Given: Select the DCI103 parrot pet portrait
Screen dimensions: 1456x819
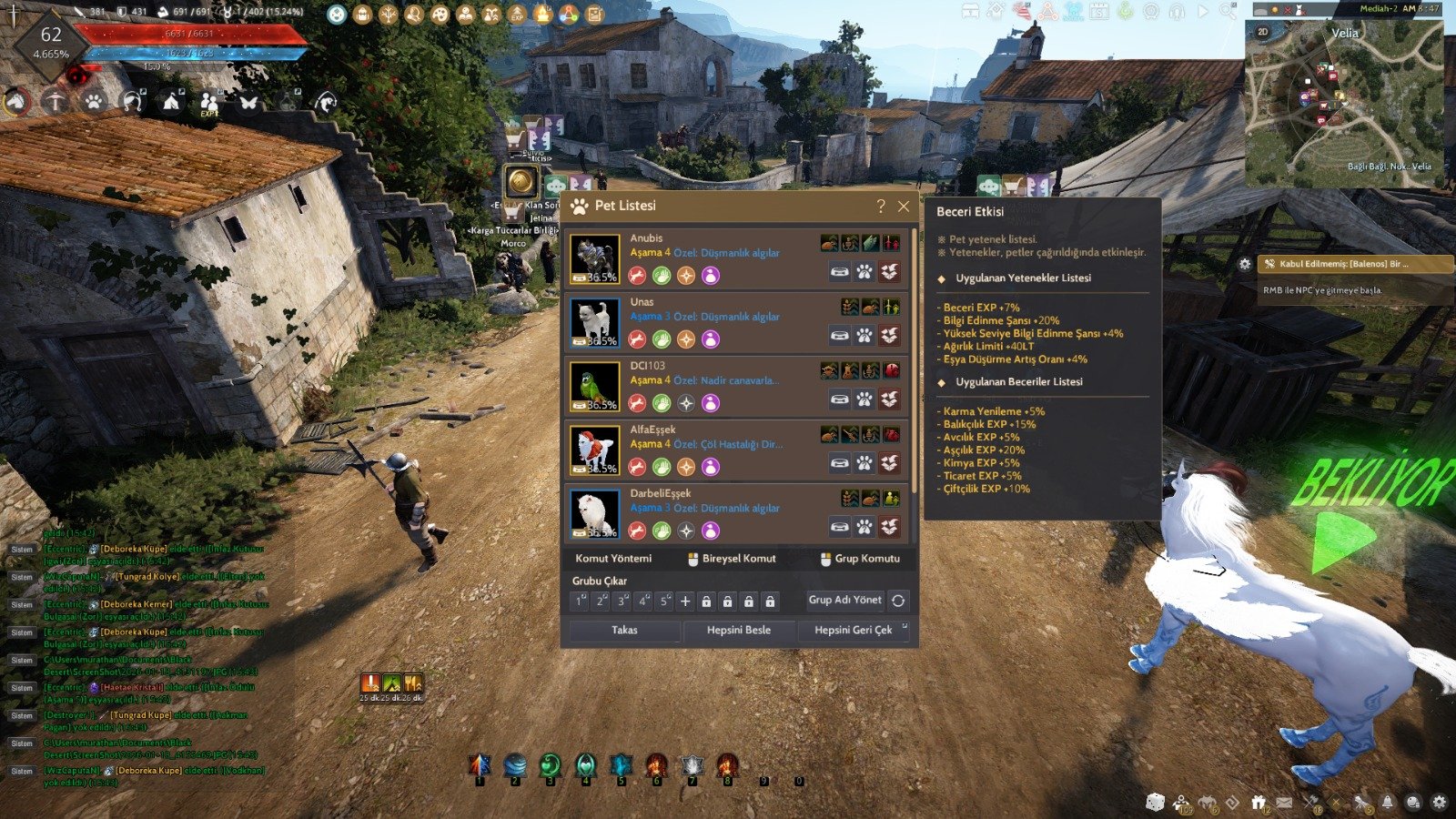Looking at the screenshot, I should [x=595, y=386].
